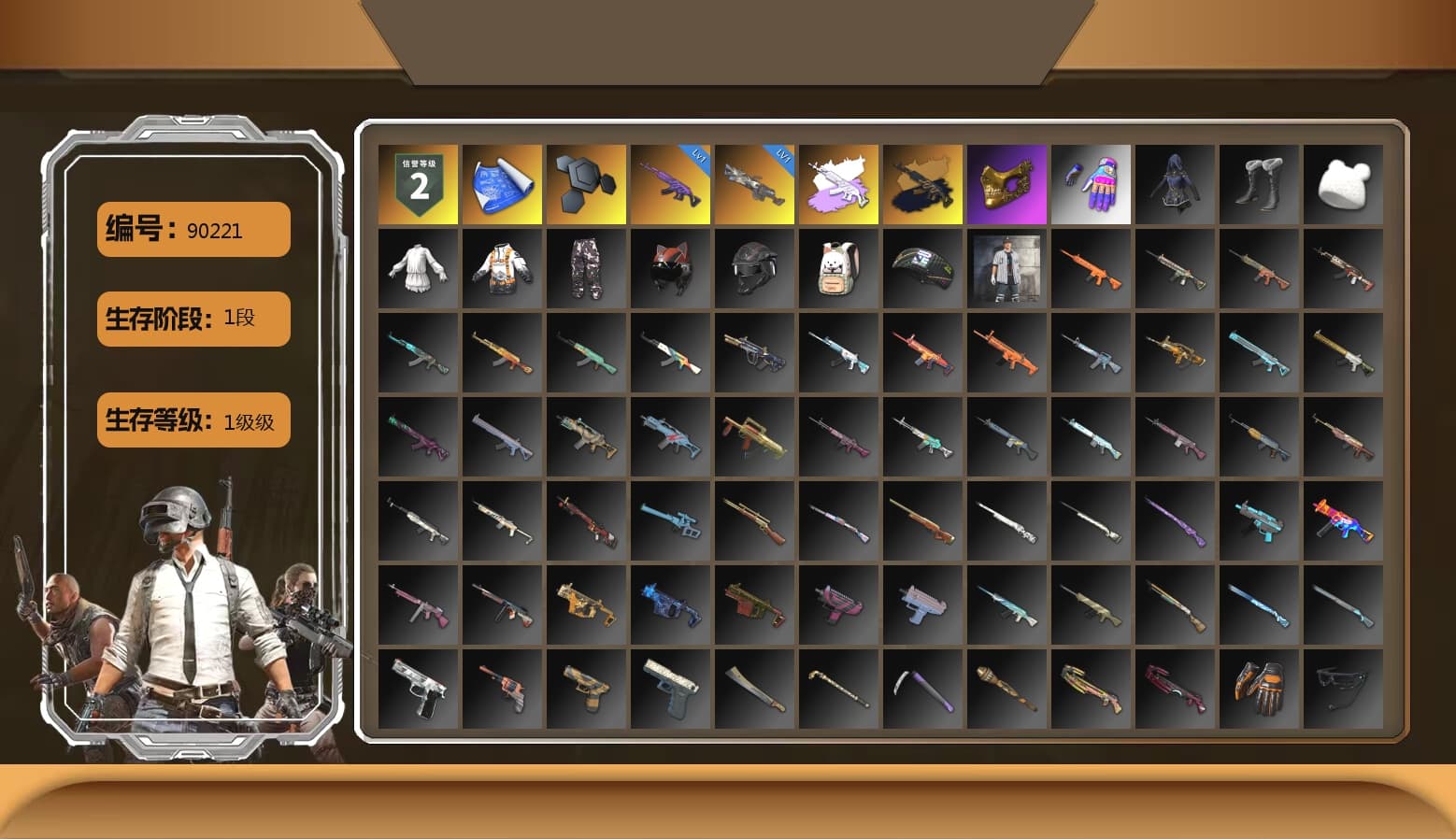Click the 编号 90221 label
This screenshot has height=839, width=1456.
[193, 230]
